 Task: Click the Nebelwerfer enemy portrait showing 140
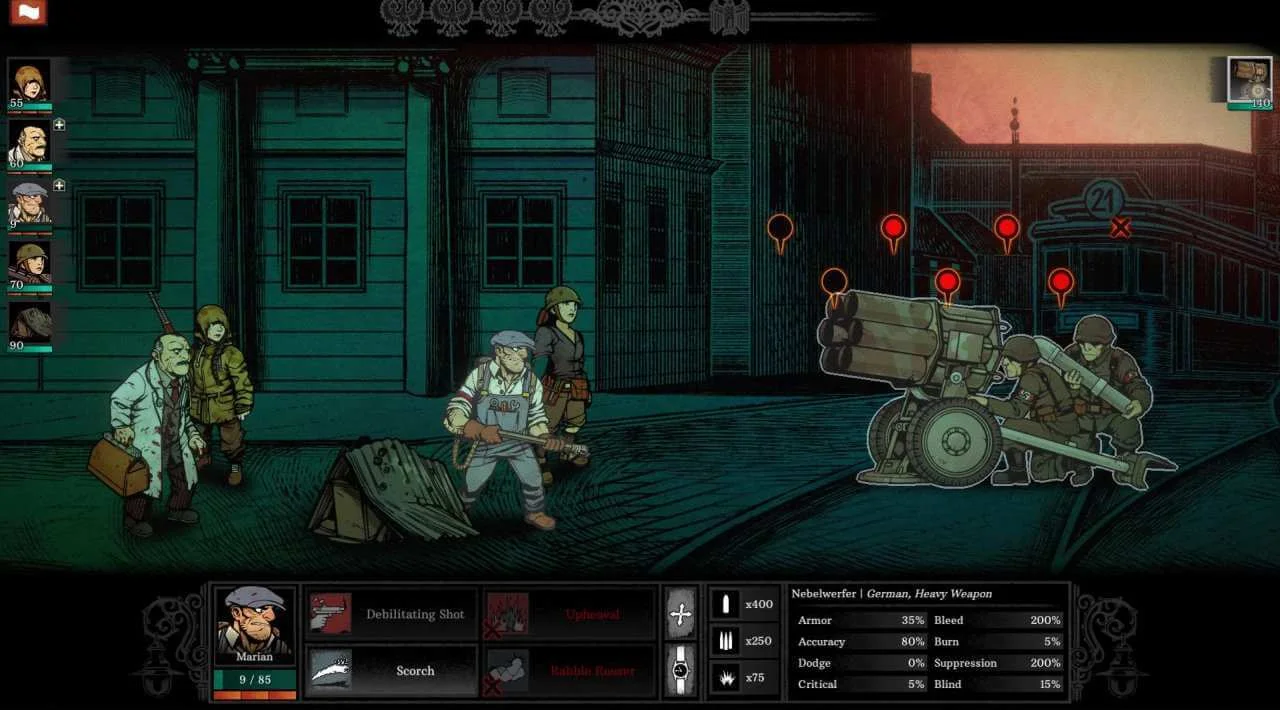[x=1249, y=80]
